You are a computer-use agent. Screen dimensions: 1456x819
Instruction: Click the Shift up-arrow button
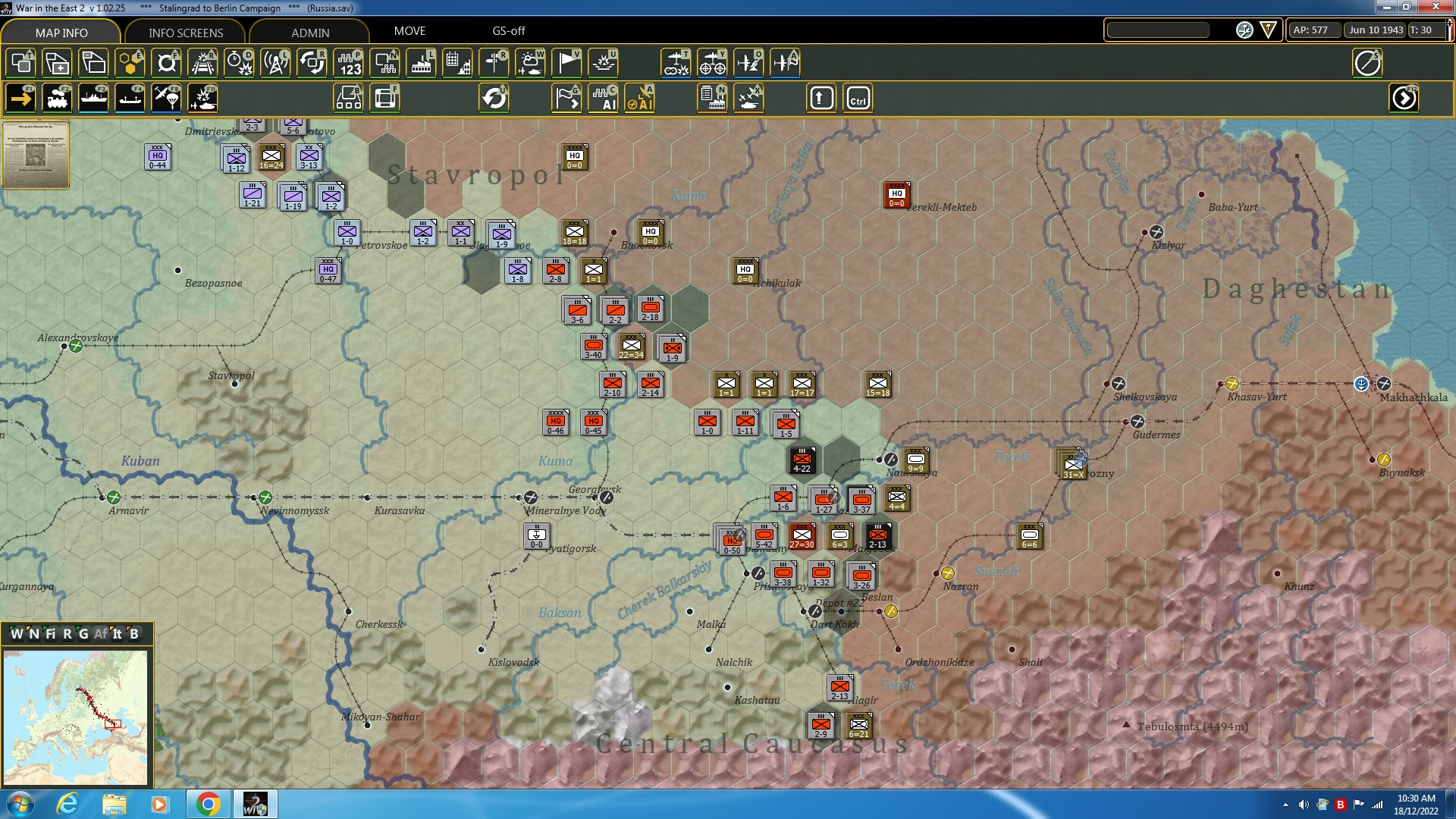click(x=820, y=98)
